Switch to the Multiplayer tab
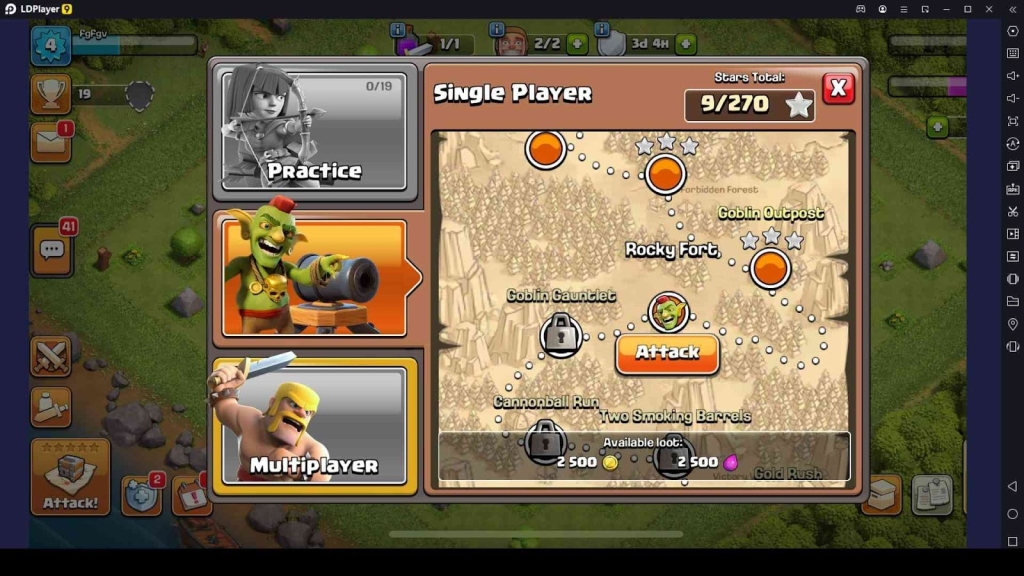The image size is (1024, 576). [314, 427]
